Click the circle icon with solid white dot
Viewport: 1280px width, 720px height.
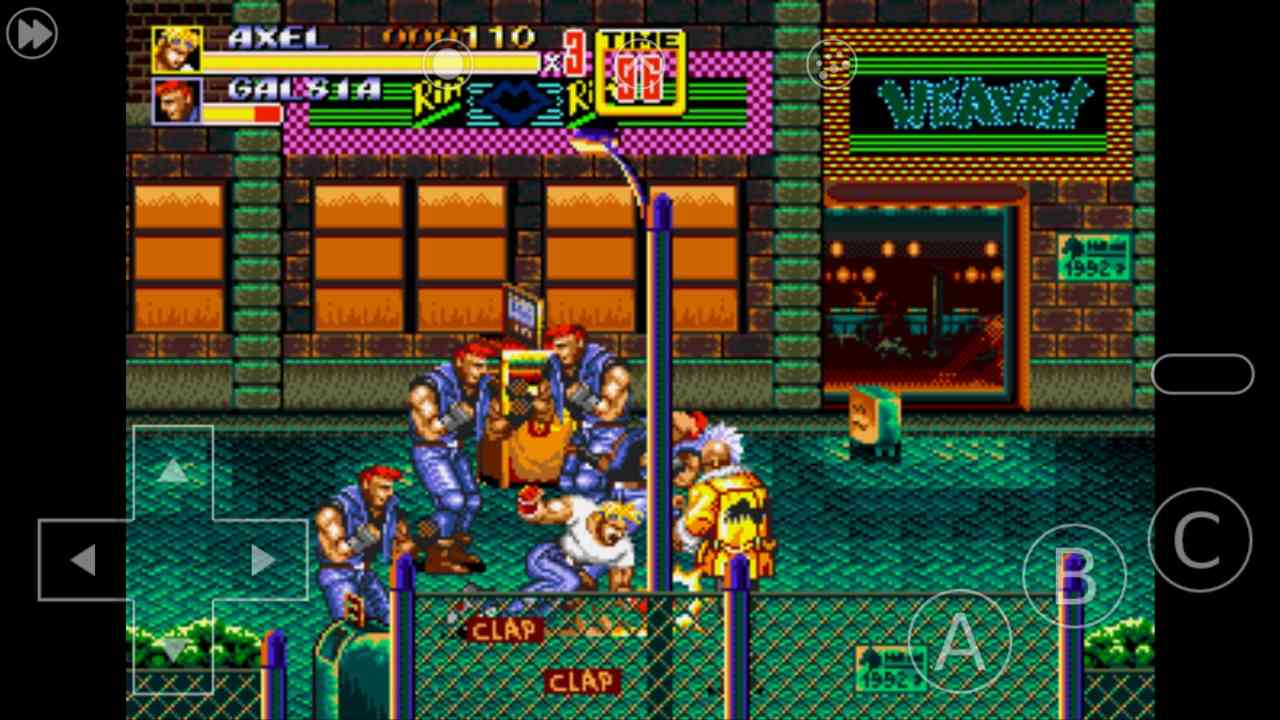click(447, 65)
